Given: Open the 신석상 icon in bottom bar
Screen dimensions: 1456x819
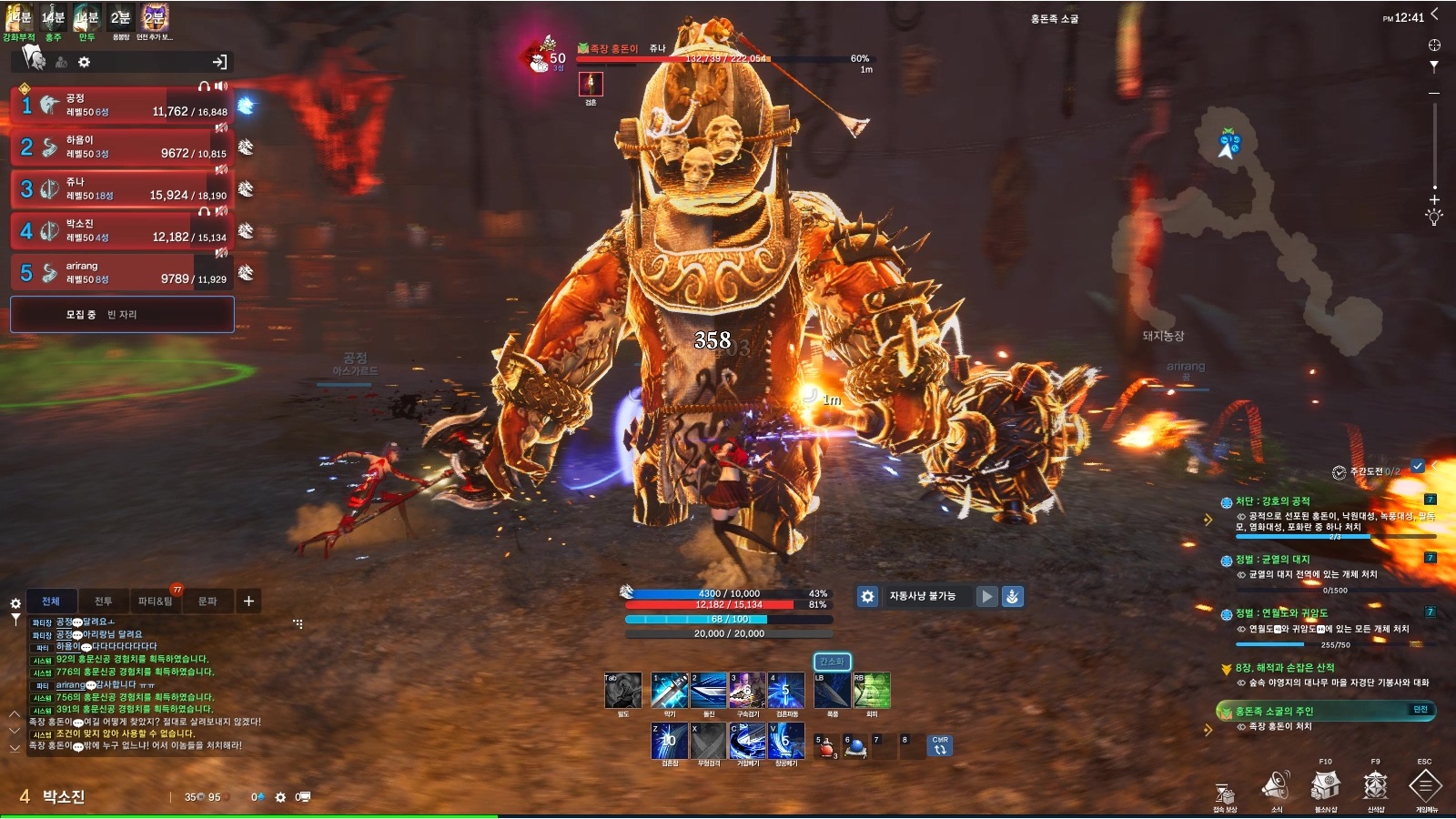Looking at the screenshot, I should [1375, 784].
